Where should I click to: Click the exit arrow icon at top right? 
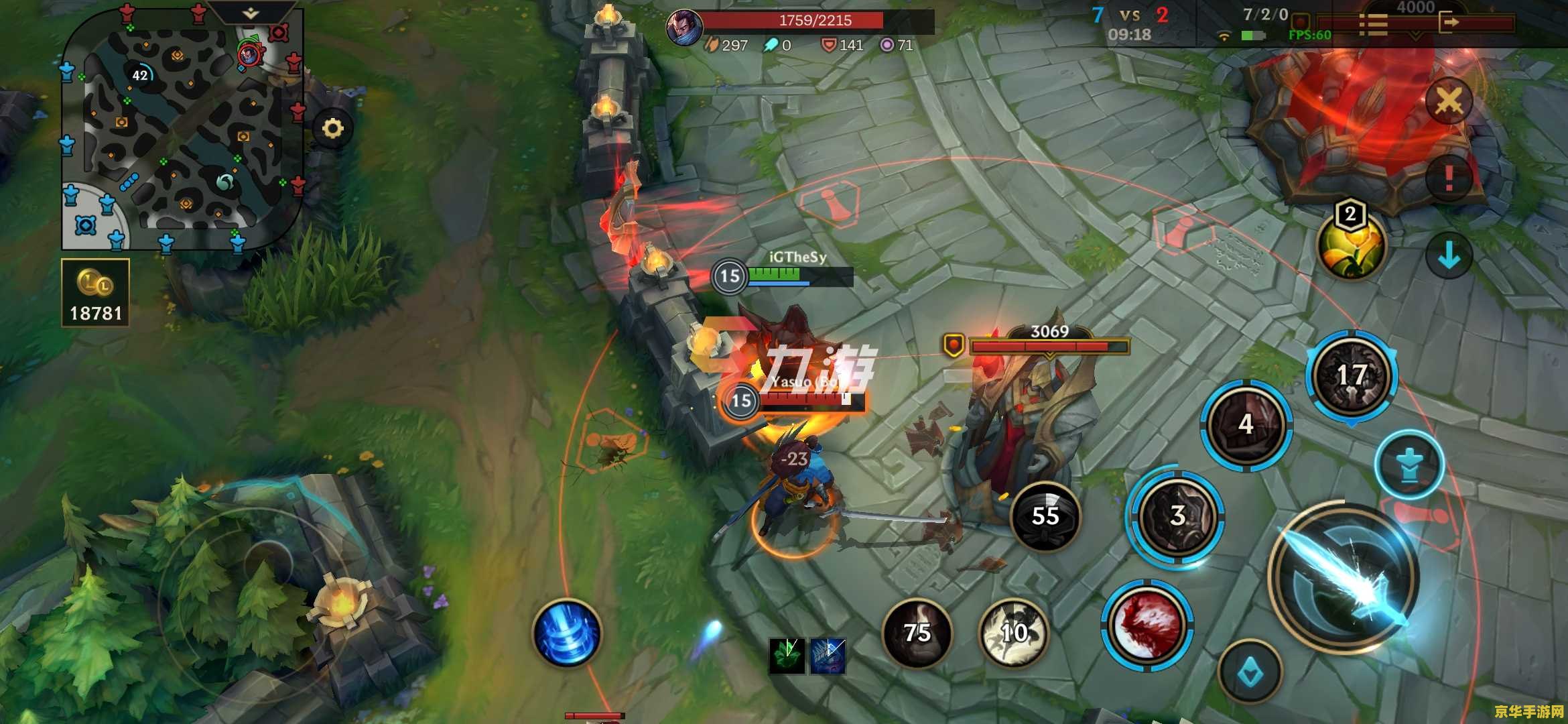pos(1449,23)
